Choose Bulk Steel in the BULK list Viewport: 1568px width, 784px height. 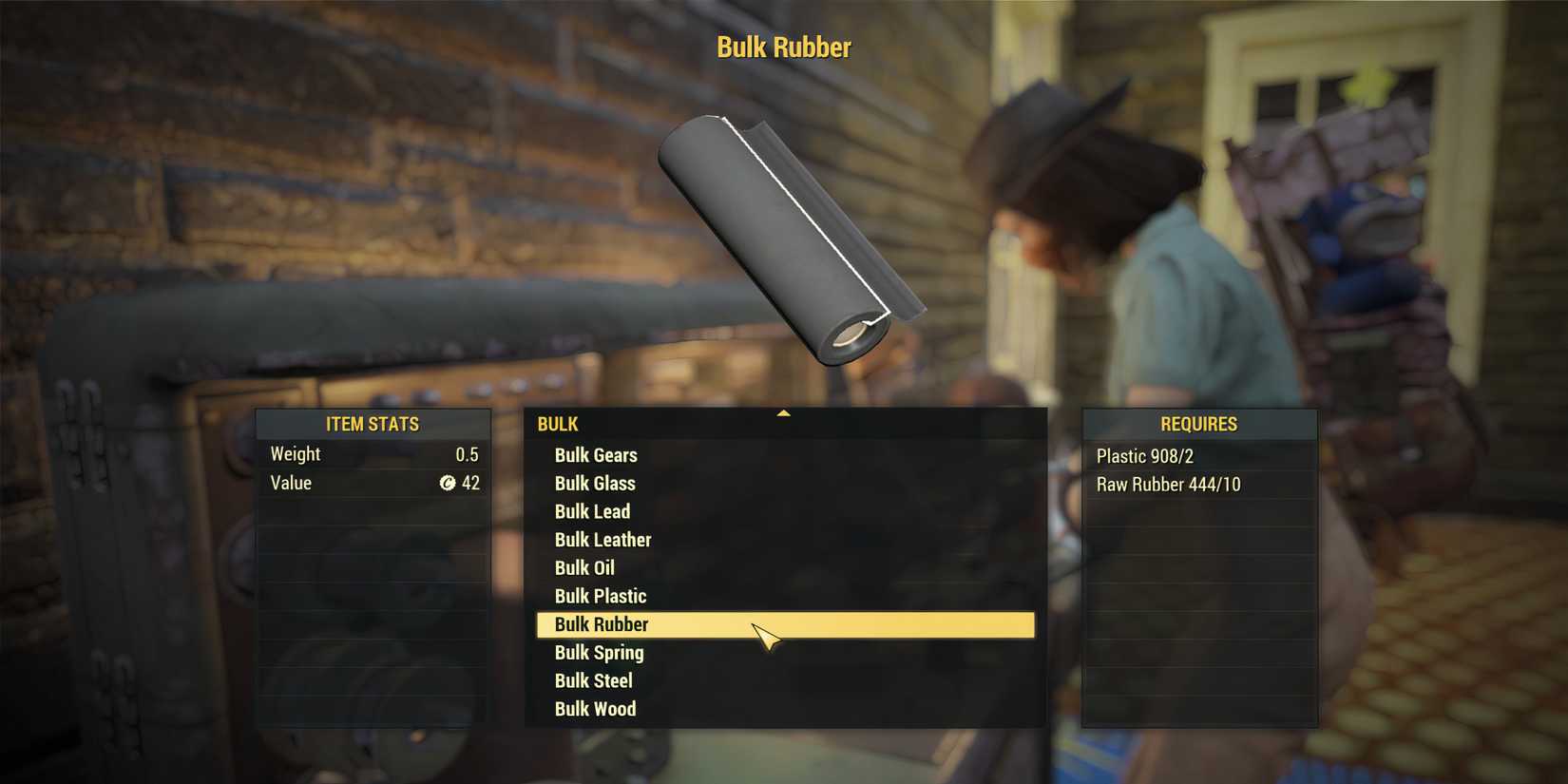point(593,680)
